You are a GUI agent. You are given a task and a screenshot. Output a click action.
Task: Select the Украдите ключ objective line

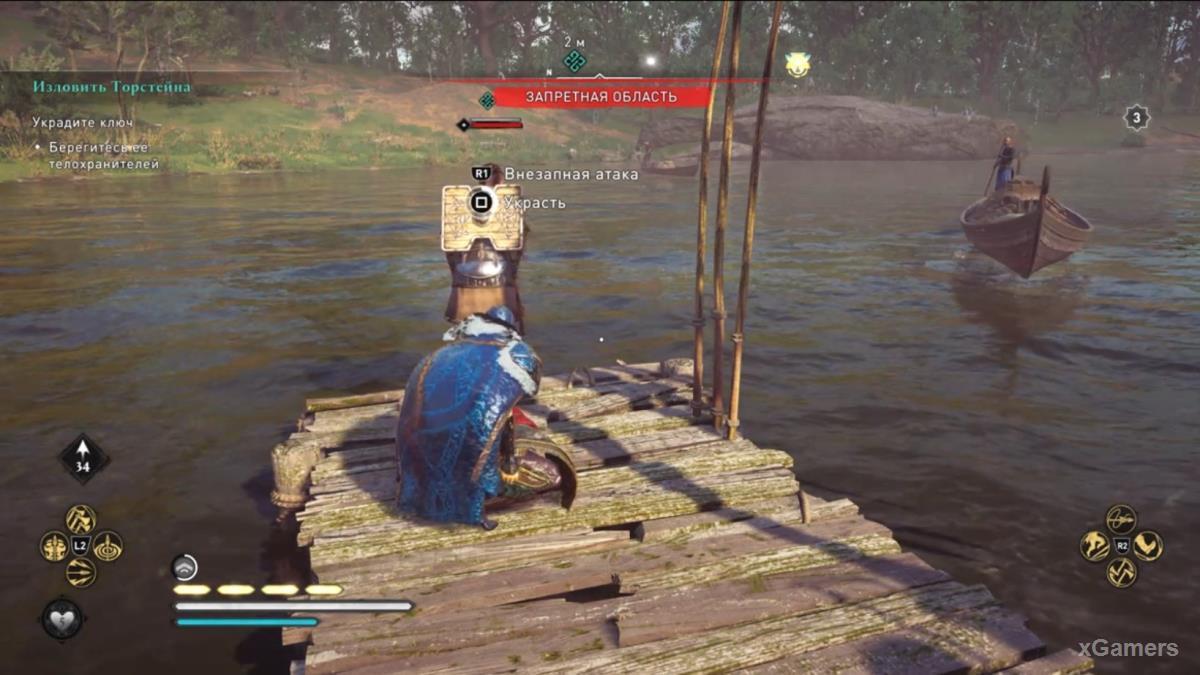(83, 122)
